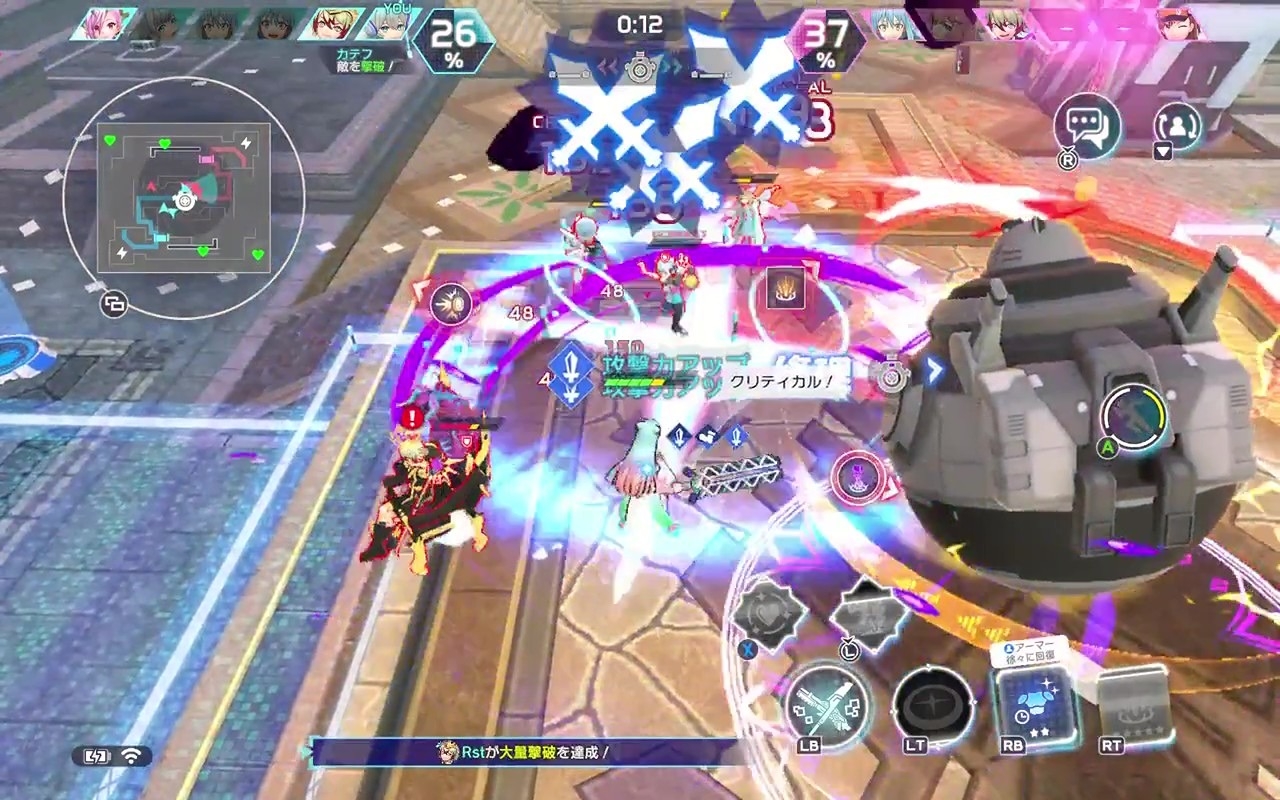Open the chat speech-bubble menu
1280x800 pixels.
click(1086, 125)
